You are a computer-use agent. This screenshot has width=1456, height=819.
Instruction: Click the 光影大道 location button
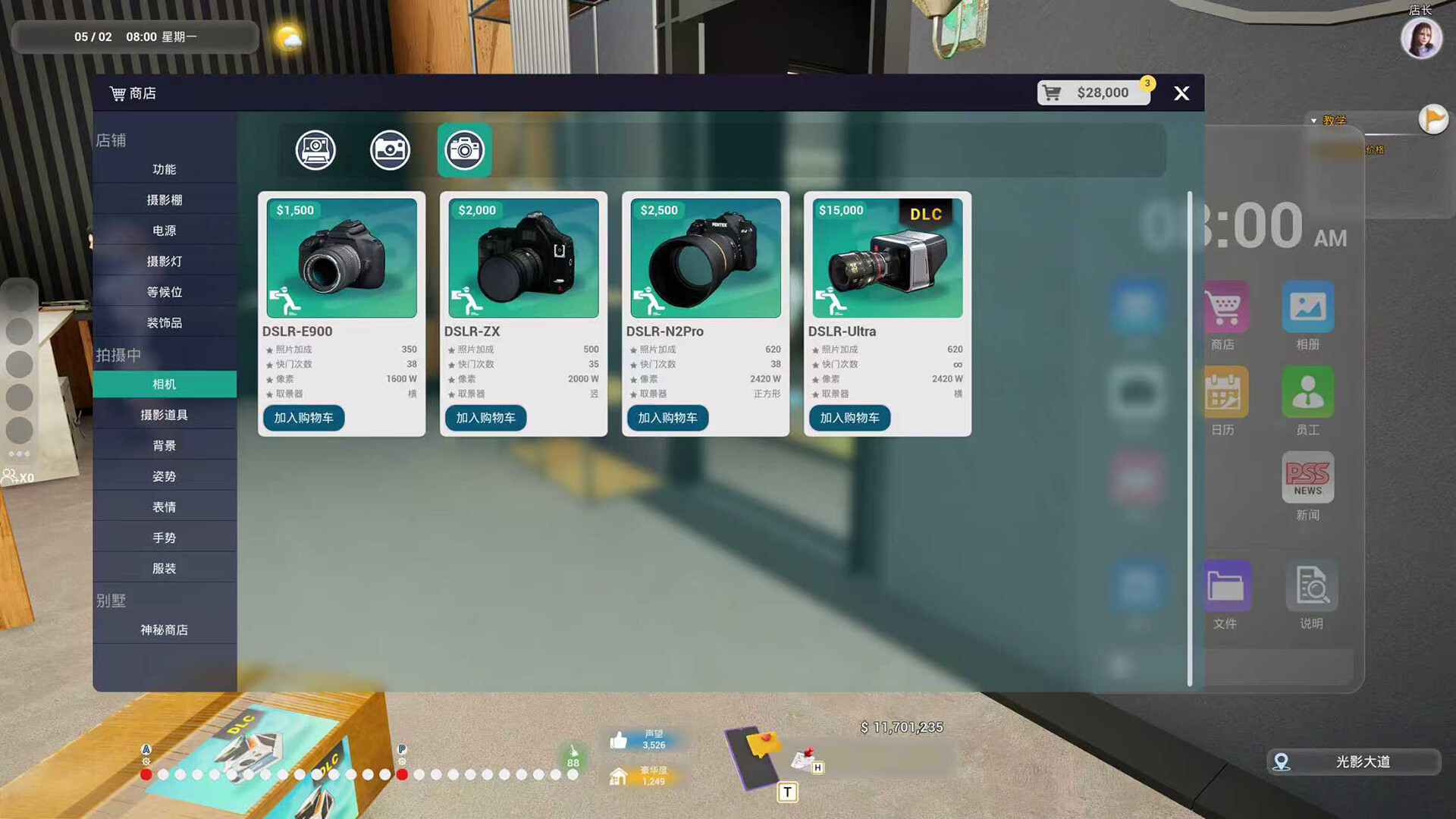(x=1353, y=762)
